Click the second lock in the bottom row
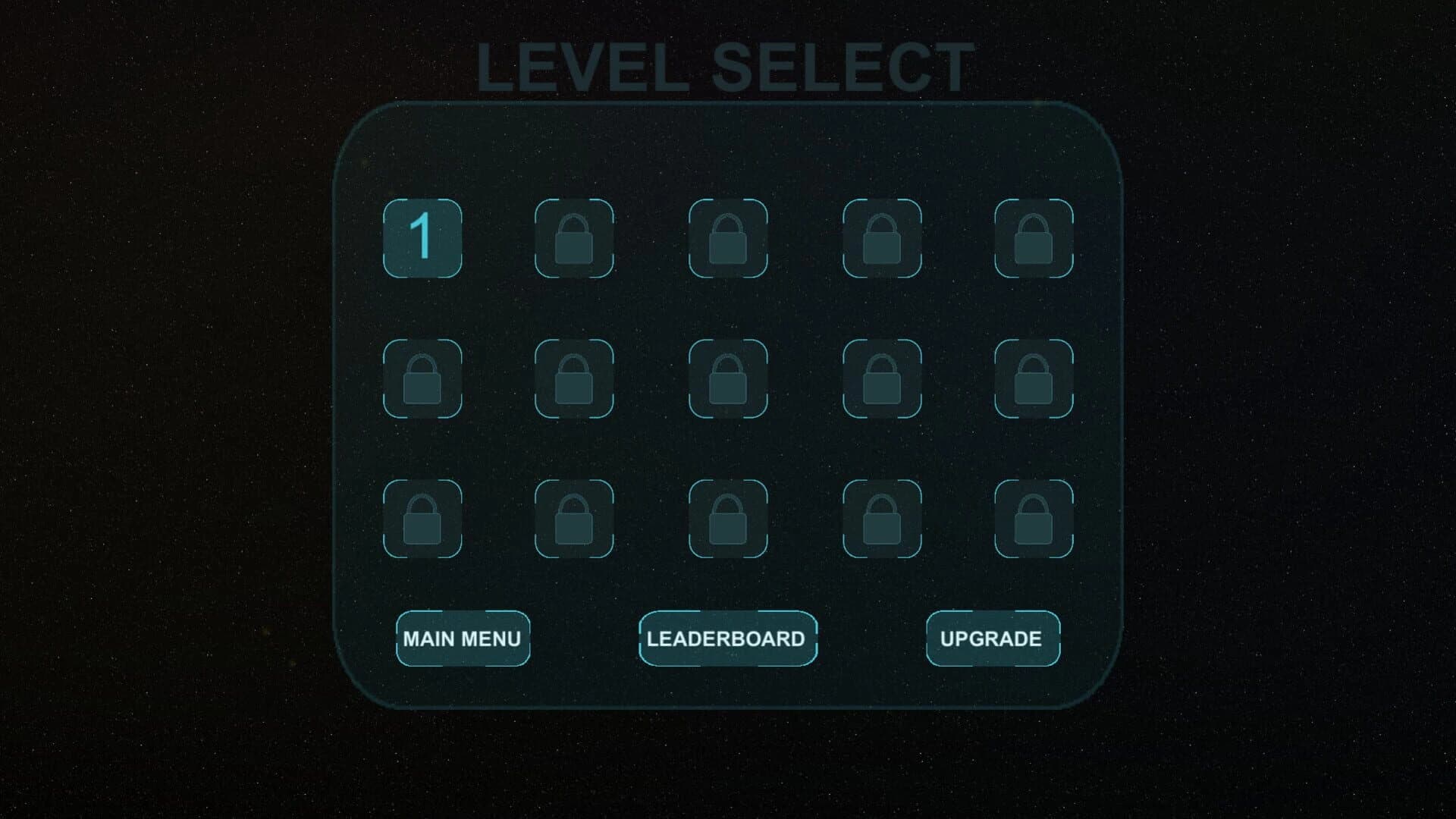Screen dimensions: 1456x819 tap(576, 519)
